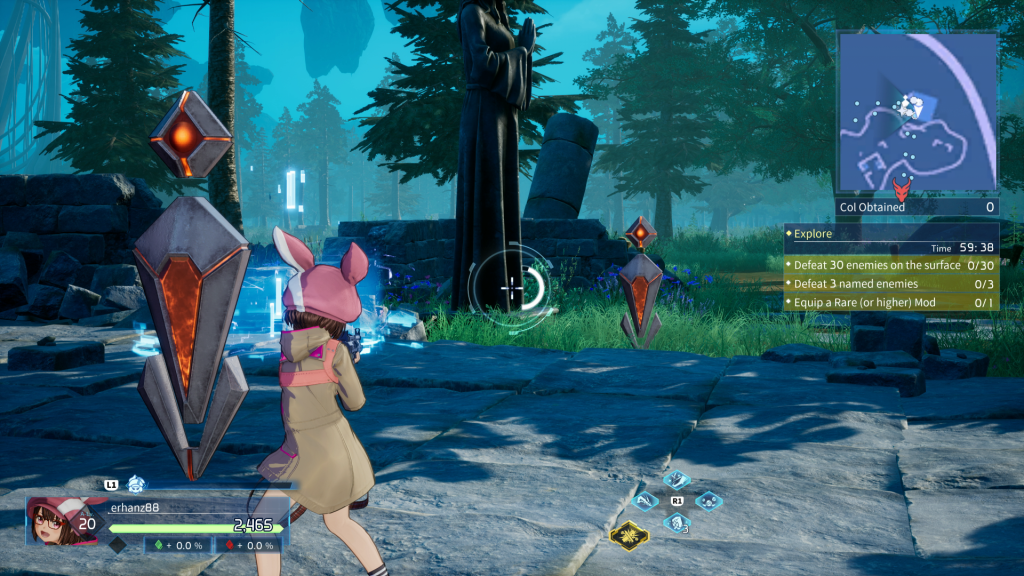Use the left skill in the diamond
This screenshot has height=576, width=1024.
(646, 500)
